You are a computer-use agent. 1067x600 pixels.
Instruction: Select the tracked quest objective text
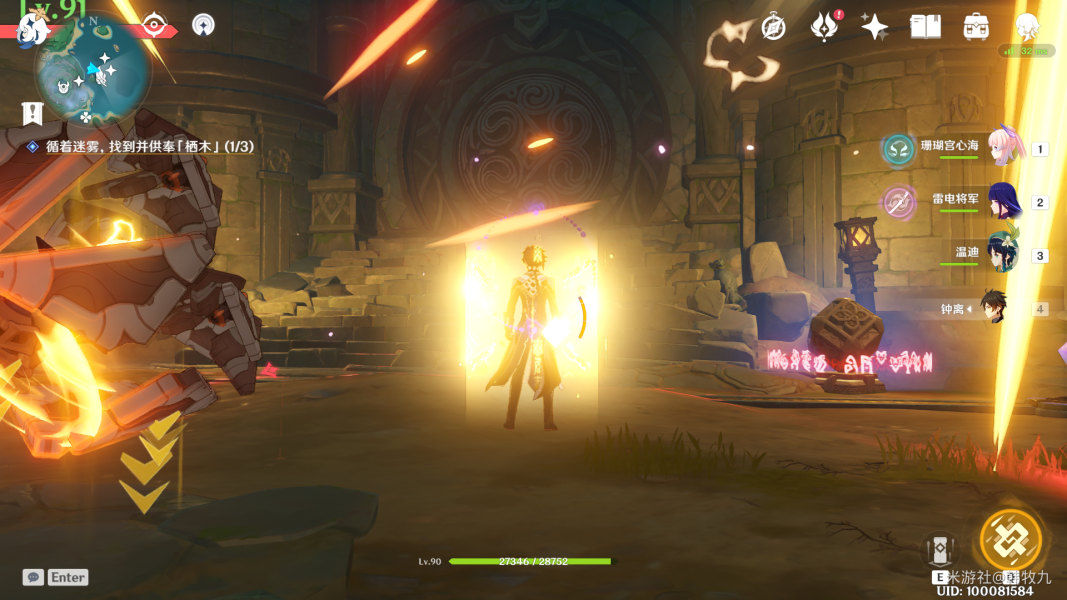pyautogui.click(x=149, y=146)
